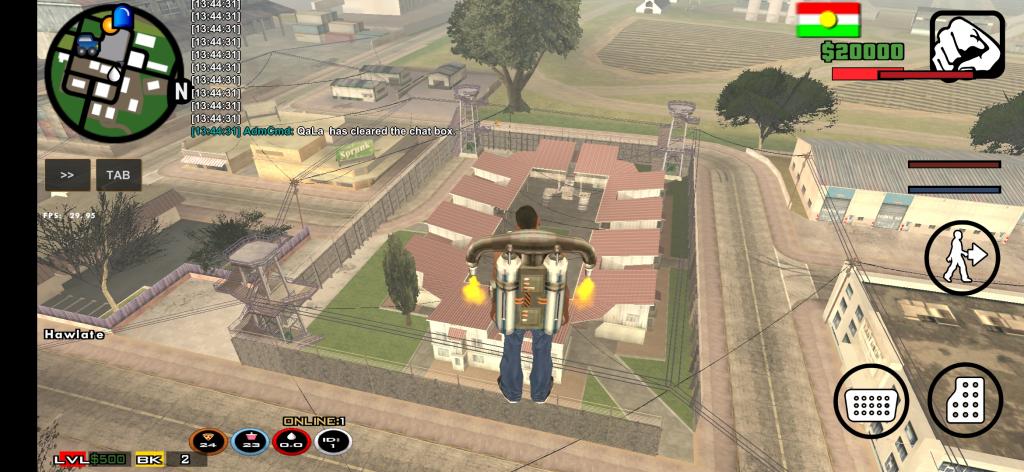1024x472 pixels.
Task: Open the TAB player list
Action: pos(118,175)
